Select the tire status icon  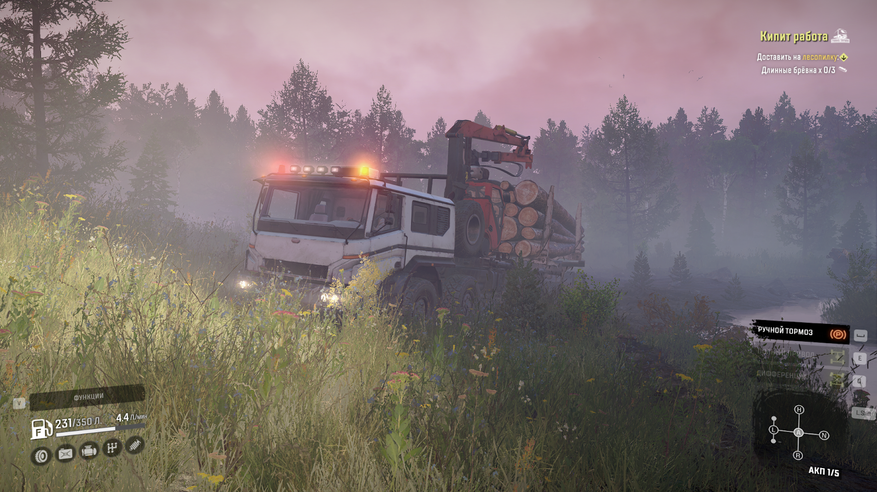pos(41,455)
